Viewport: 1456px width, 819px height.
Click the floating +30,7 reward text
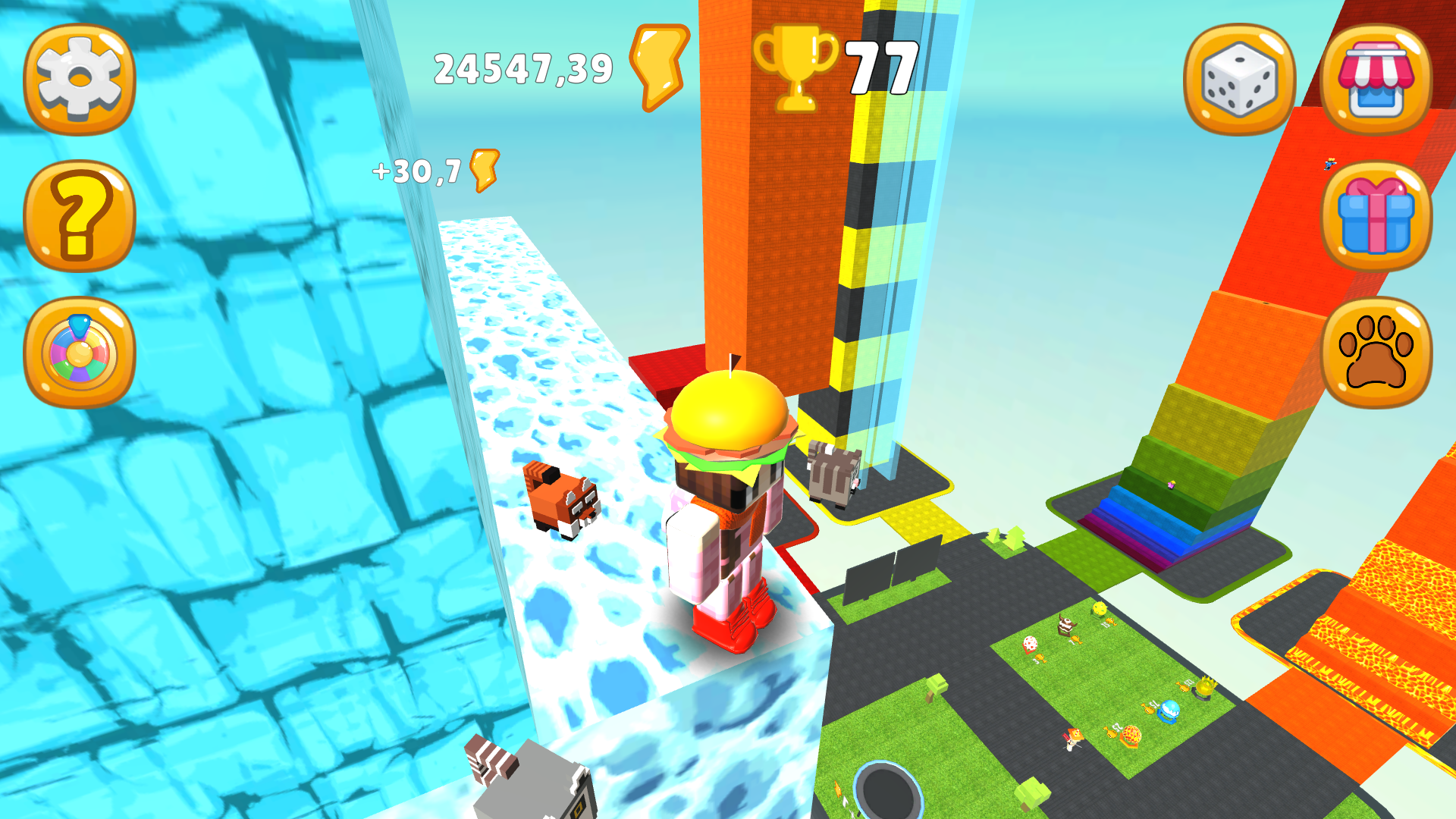[416, 171]
